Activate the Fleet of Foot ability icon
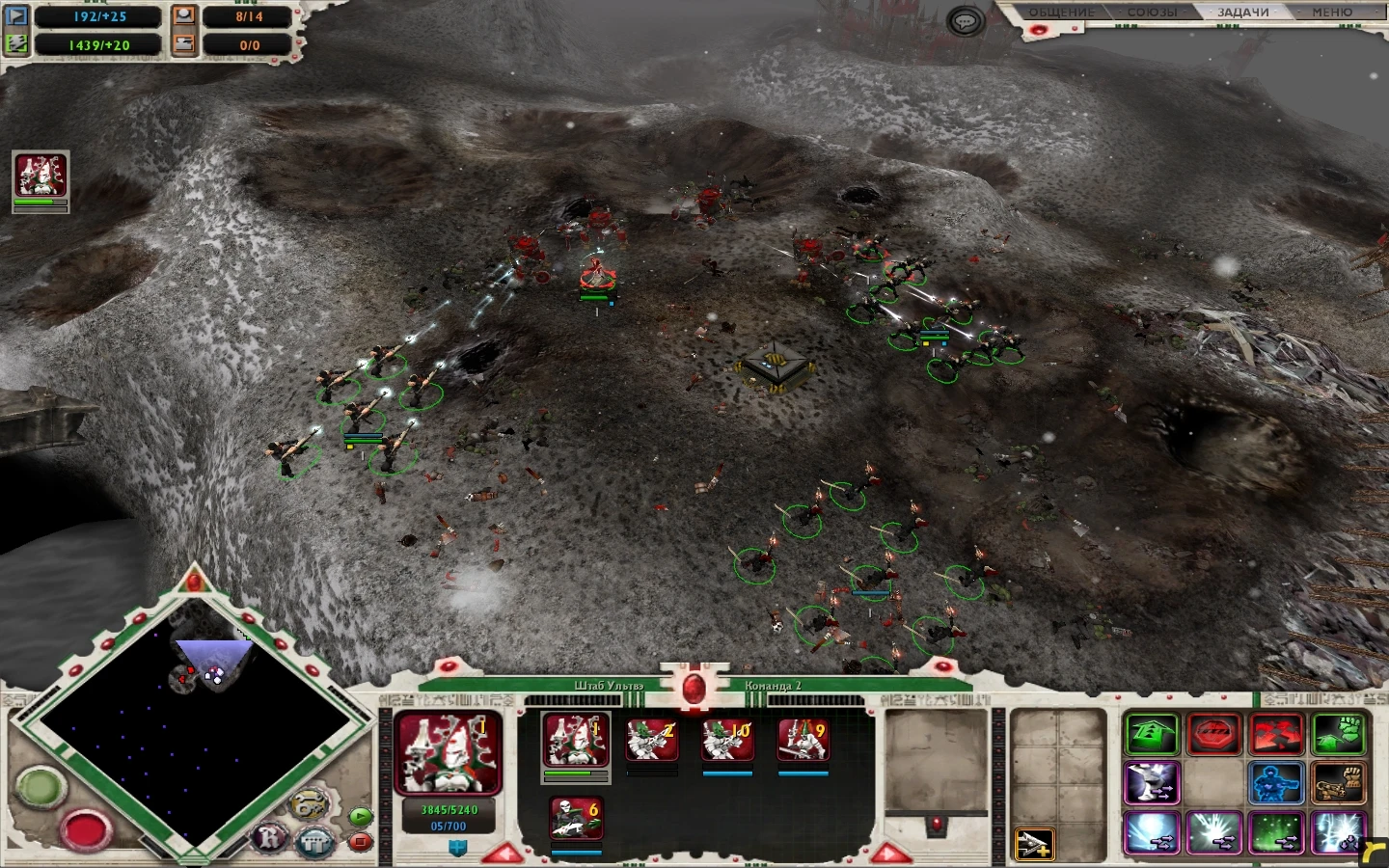 (x=1152, y=784)
